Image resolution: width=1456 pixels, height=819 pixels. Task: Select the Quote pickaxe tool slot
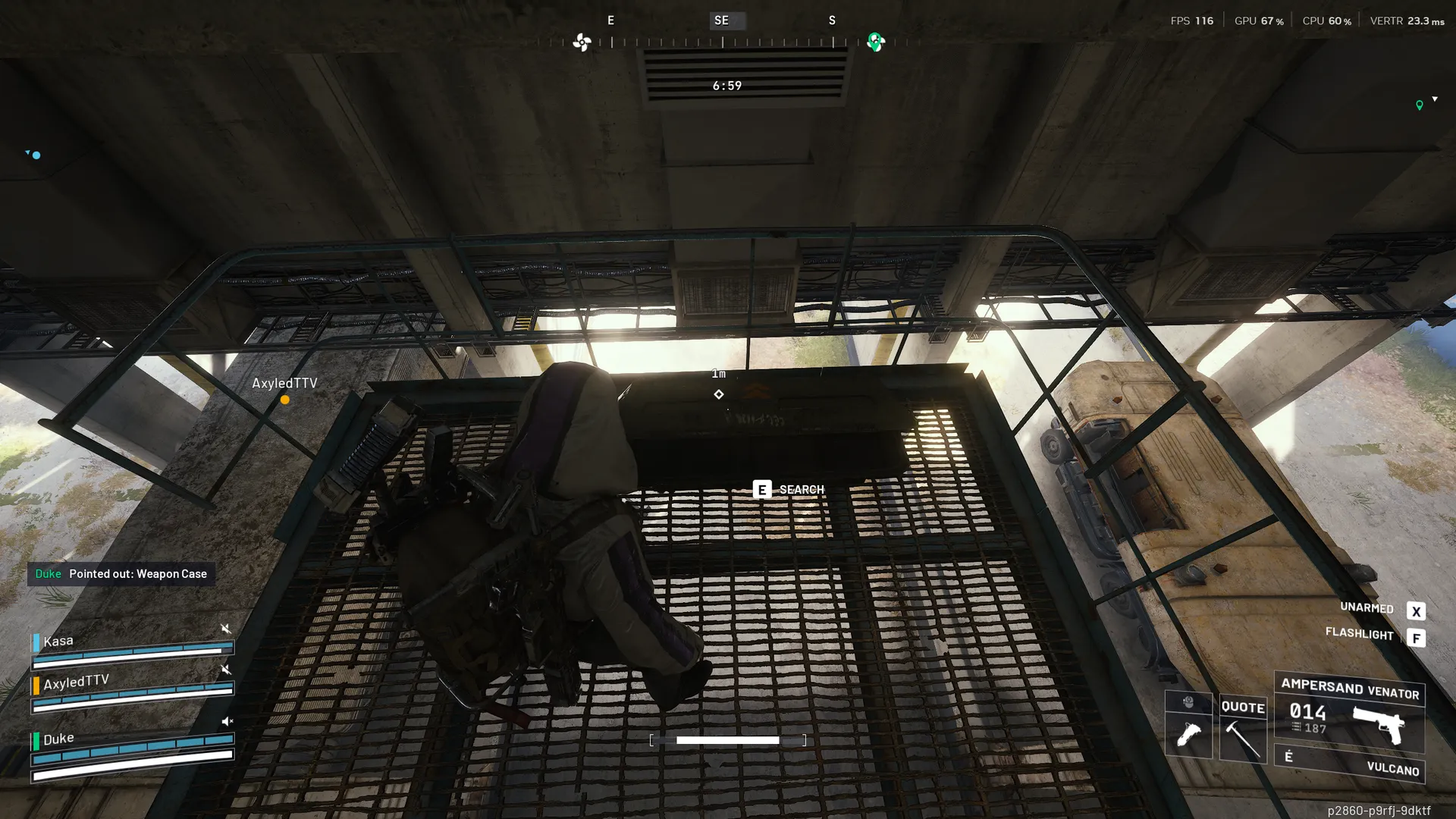point(1243,729)
